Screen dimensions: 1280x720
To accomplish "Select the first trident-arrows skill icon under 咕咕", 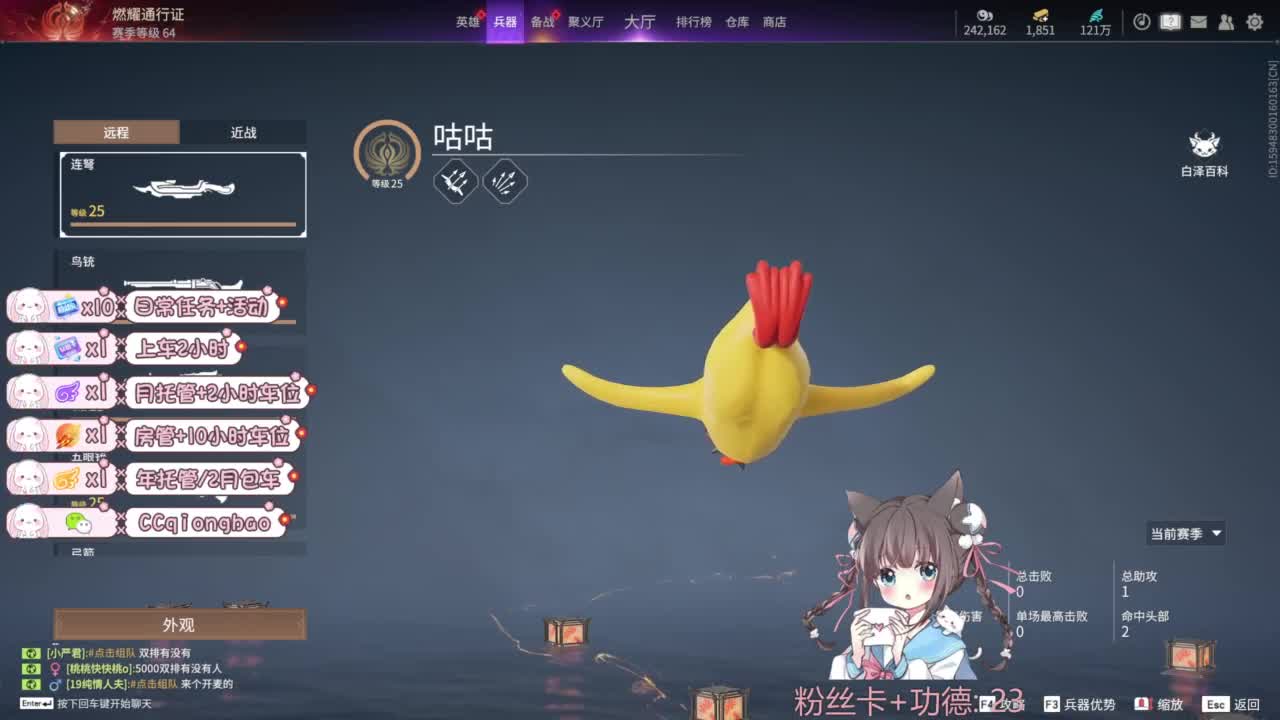I will click(x=457, y=181).
